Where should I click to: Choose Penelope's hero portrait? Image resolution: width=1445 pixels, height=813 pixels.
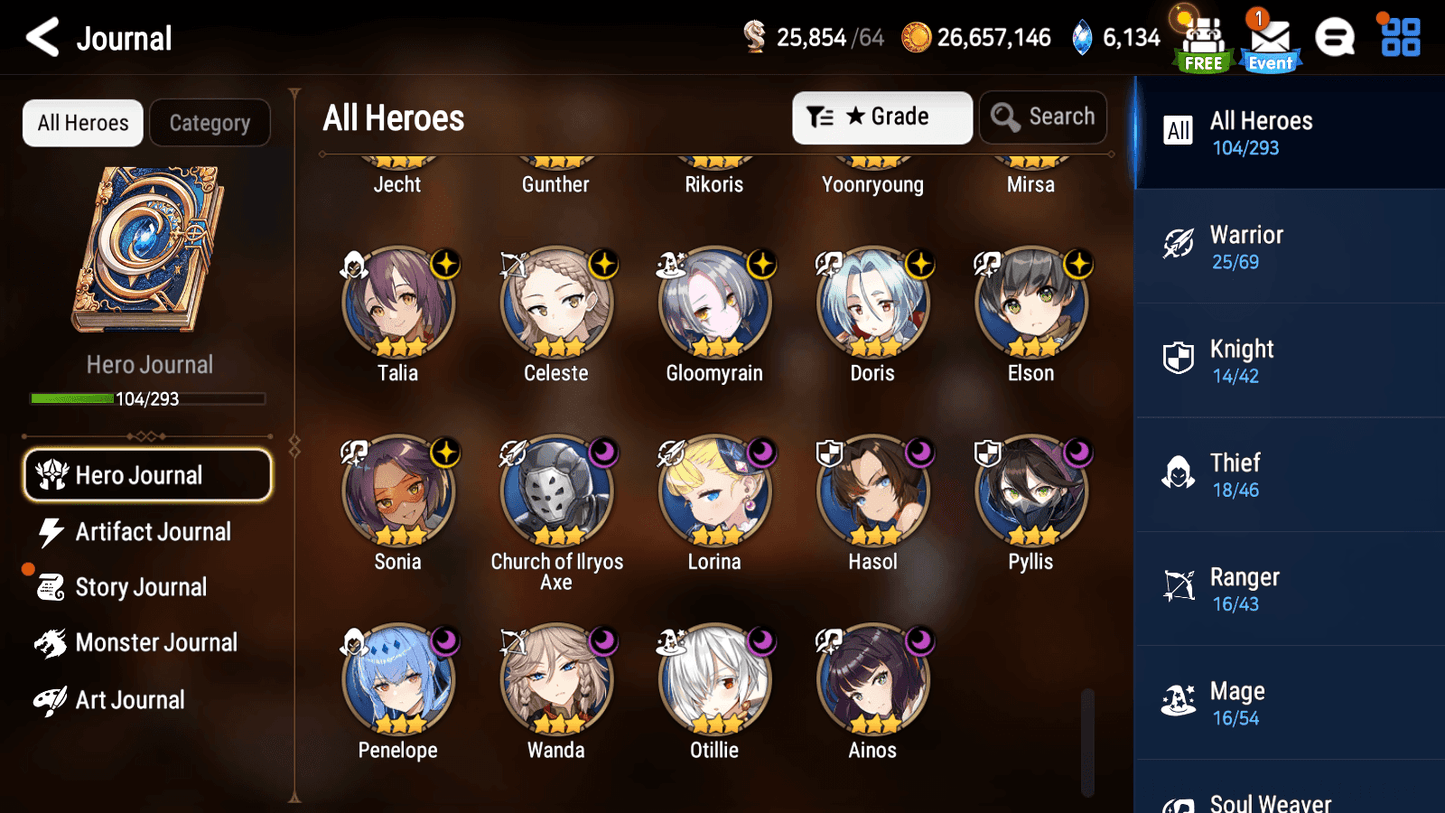398,680
